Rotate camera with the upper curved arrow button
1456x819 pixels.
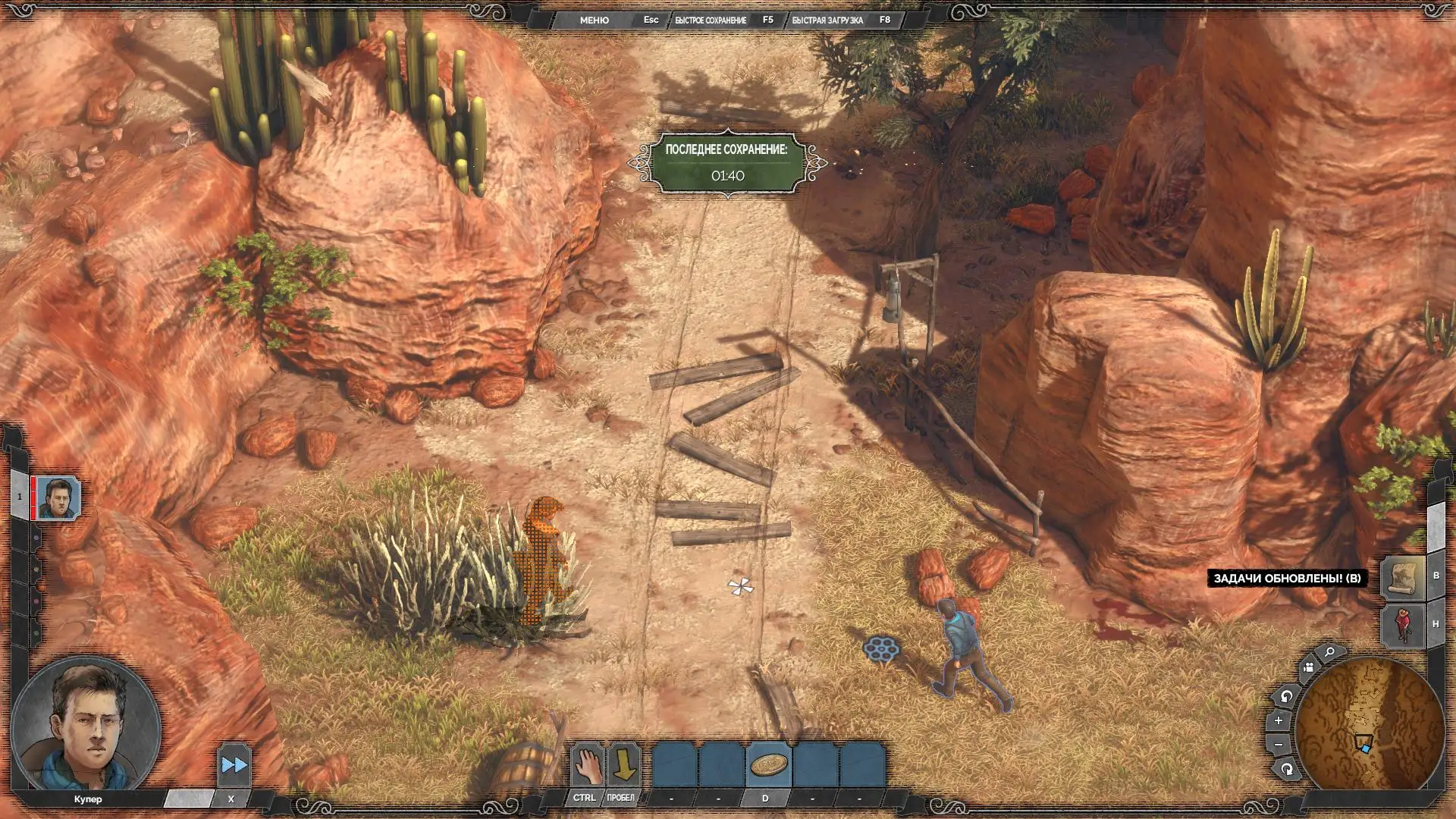click(x=1286, y=696)
